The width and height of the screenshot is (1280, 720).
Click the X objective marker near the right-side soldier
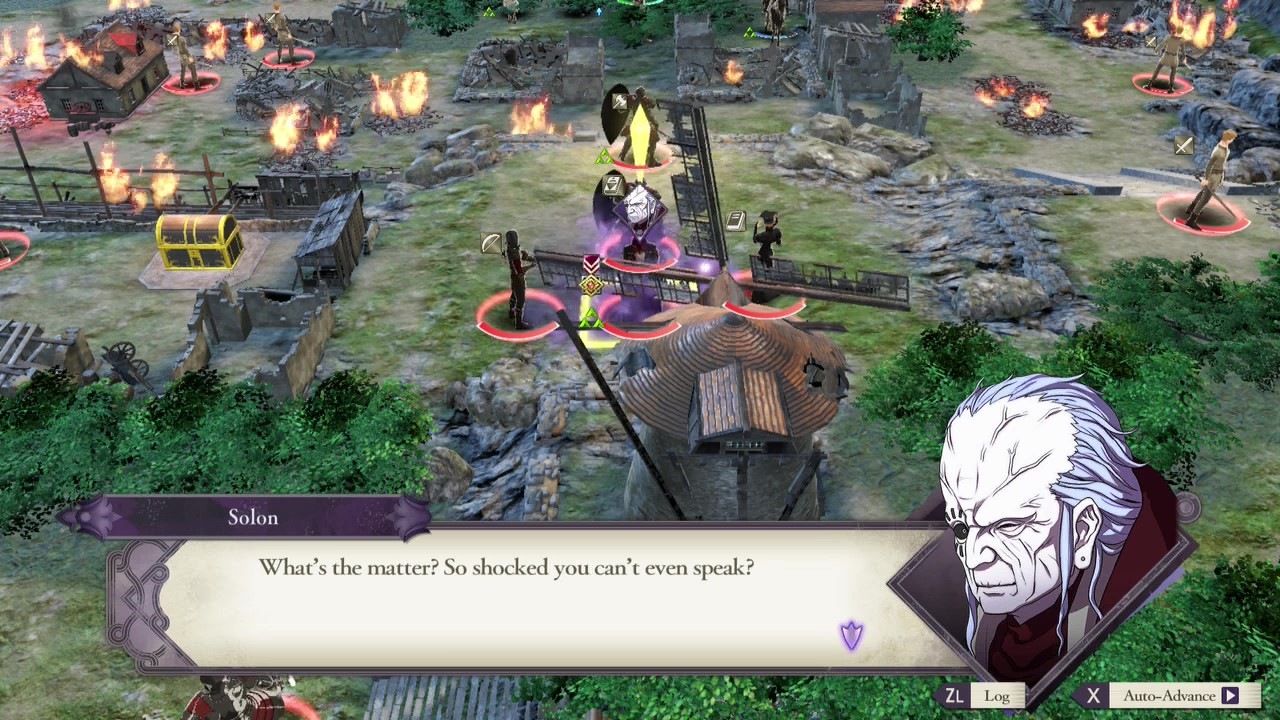click(x=1183, y=147)
